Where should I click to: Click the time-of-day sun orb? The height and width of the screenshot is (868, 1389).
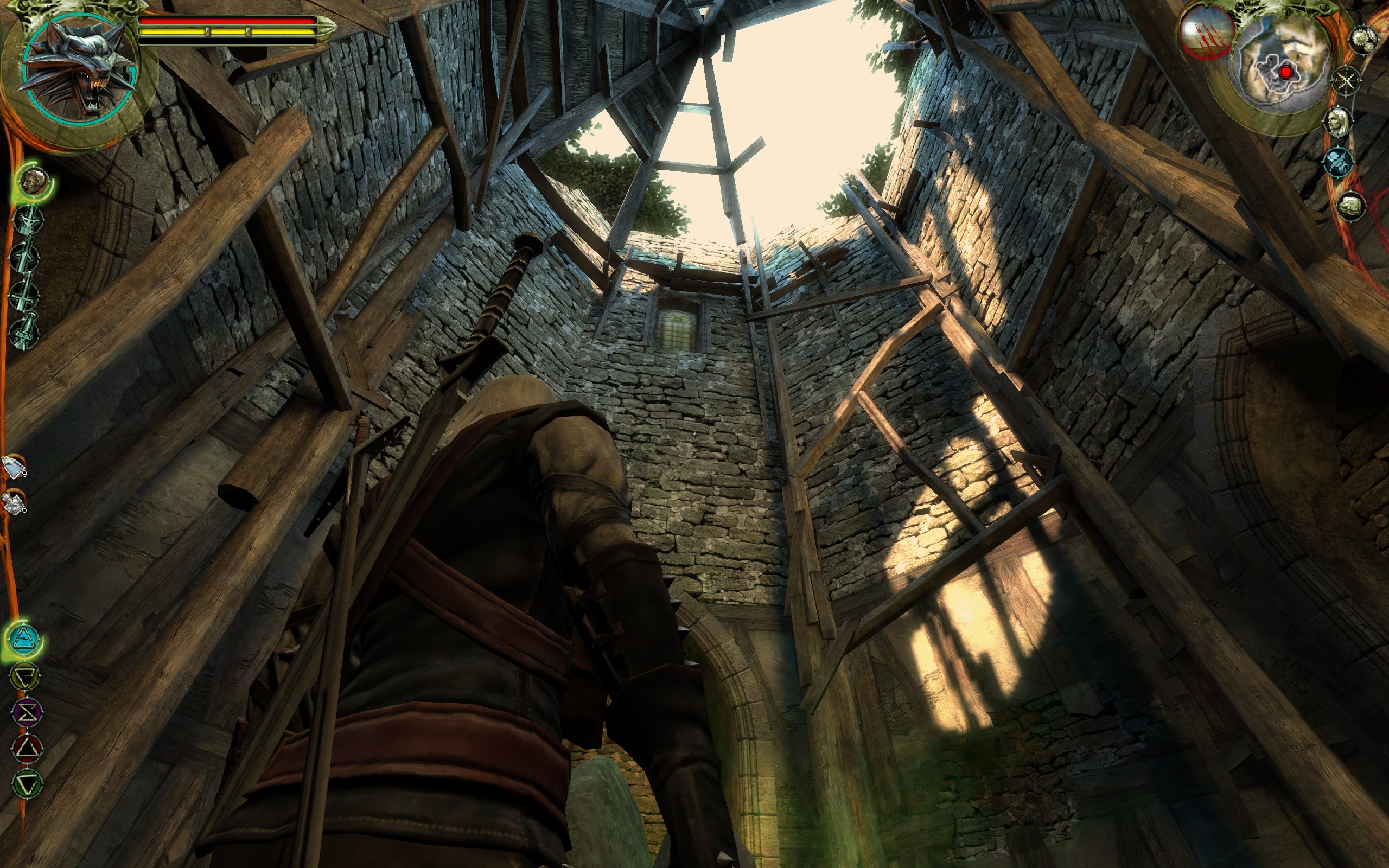pos(1208,33)
